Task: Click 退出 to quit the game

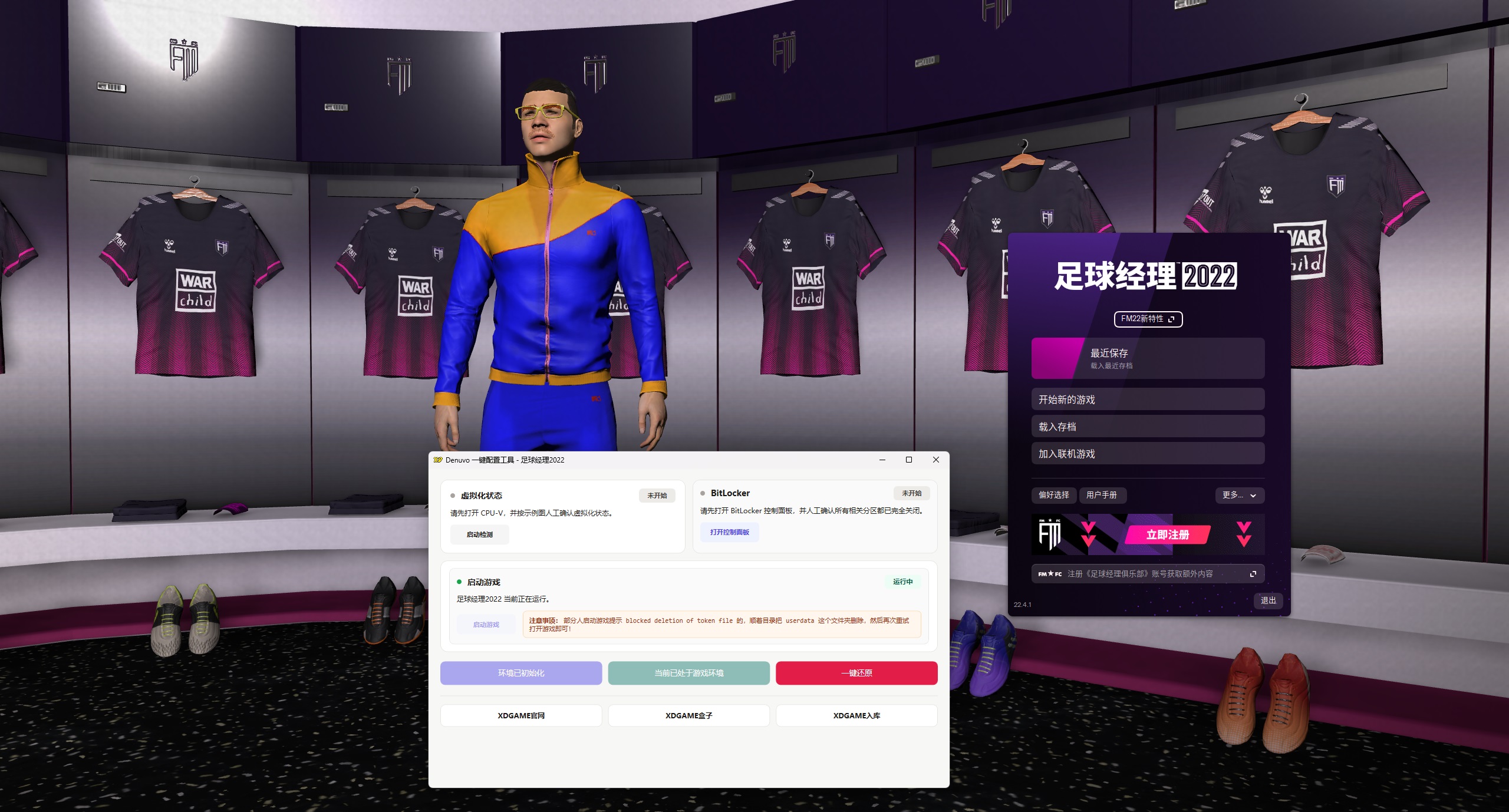Action: tap(1268, 600)
